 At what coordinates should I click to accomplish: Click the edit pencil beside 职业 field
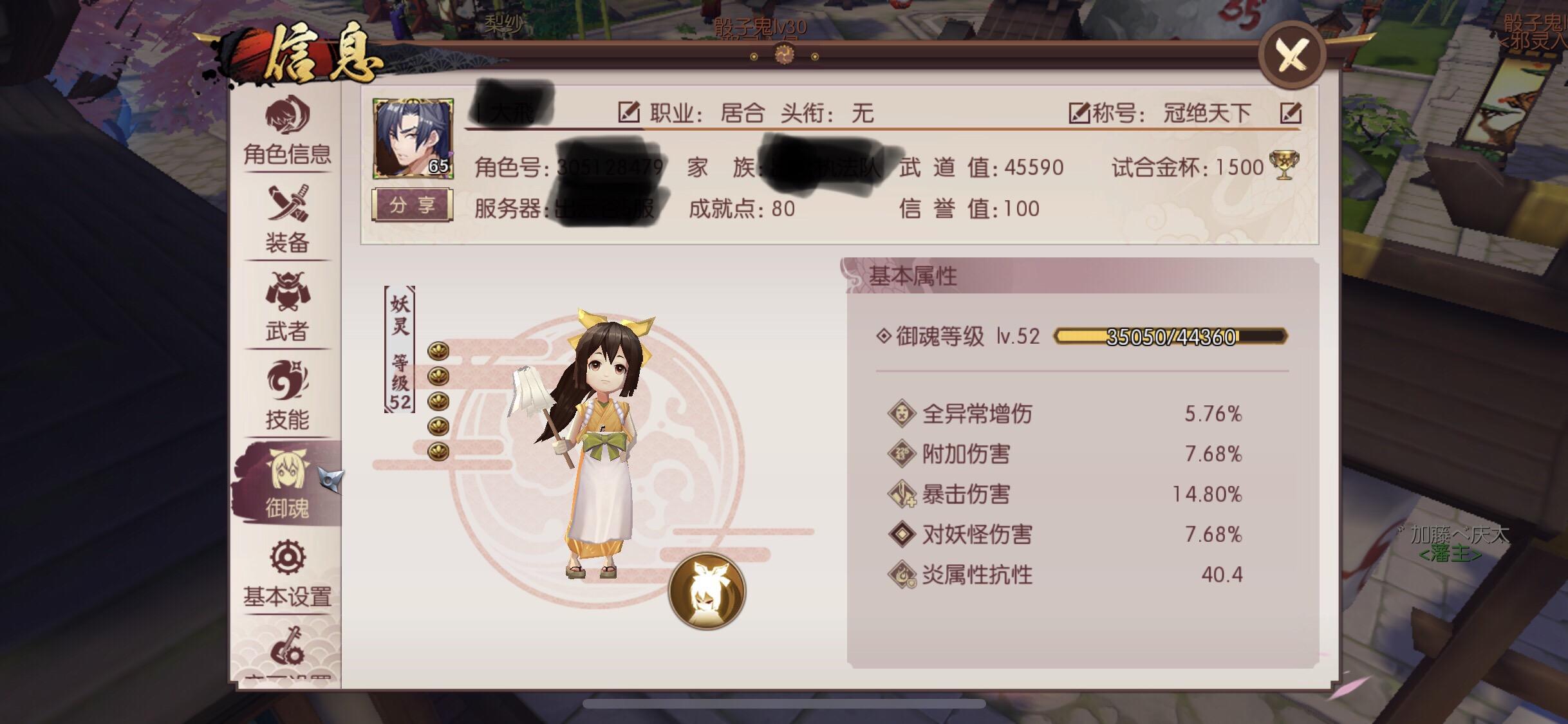click(628, 111)
